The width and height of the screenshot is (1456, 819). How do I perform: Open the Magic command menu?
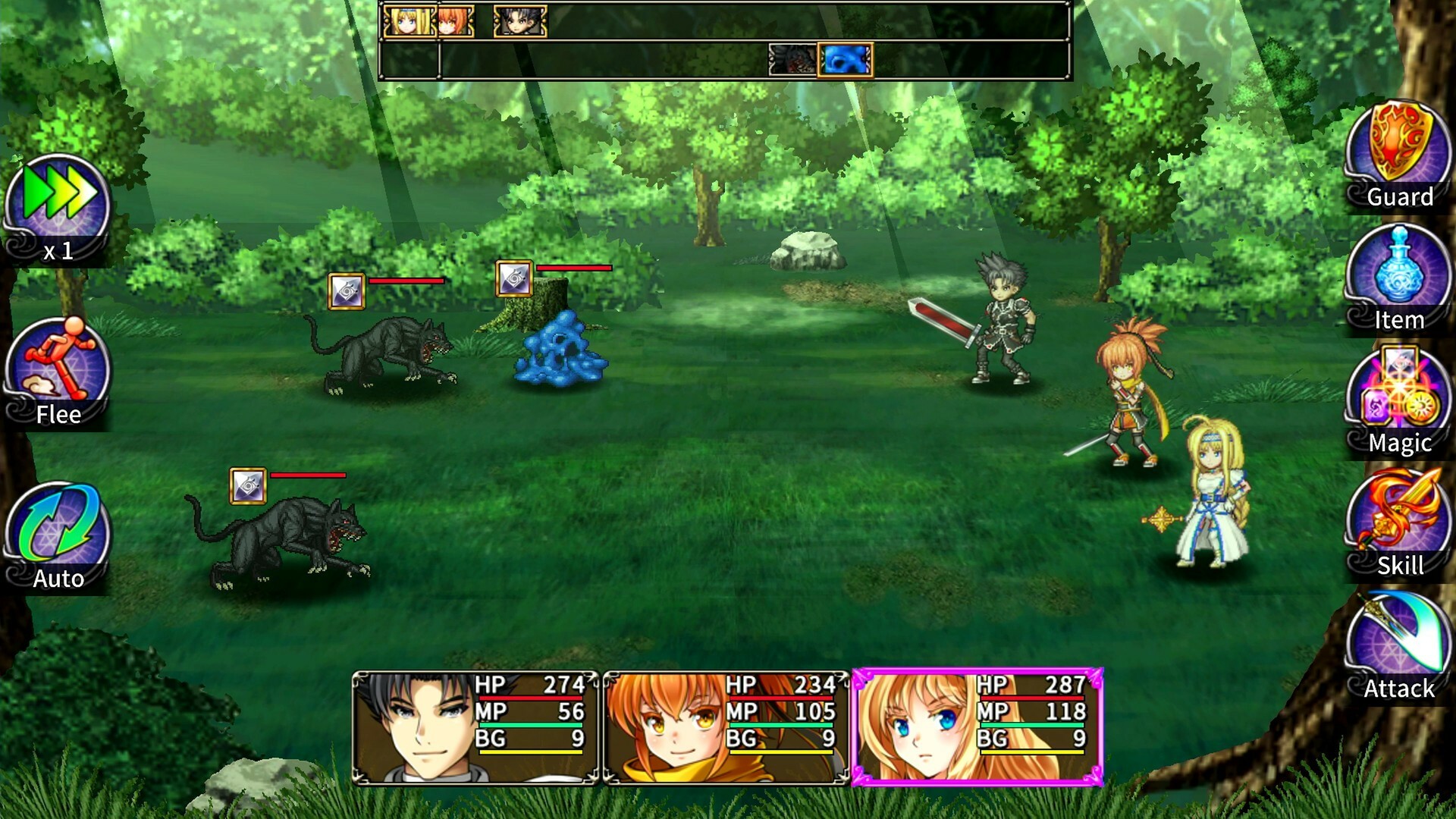tap(1398, 398)
